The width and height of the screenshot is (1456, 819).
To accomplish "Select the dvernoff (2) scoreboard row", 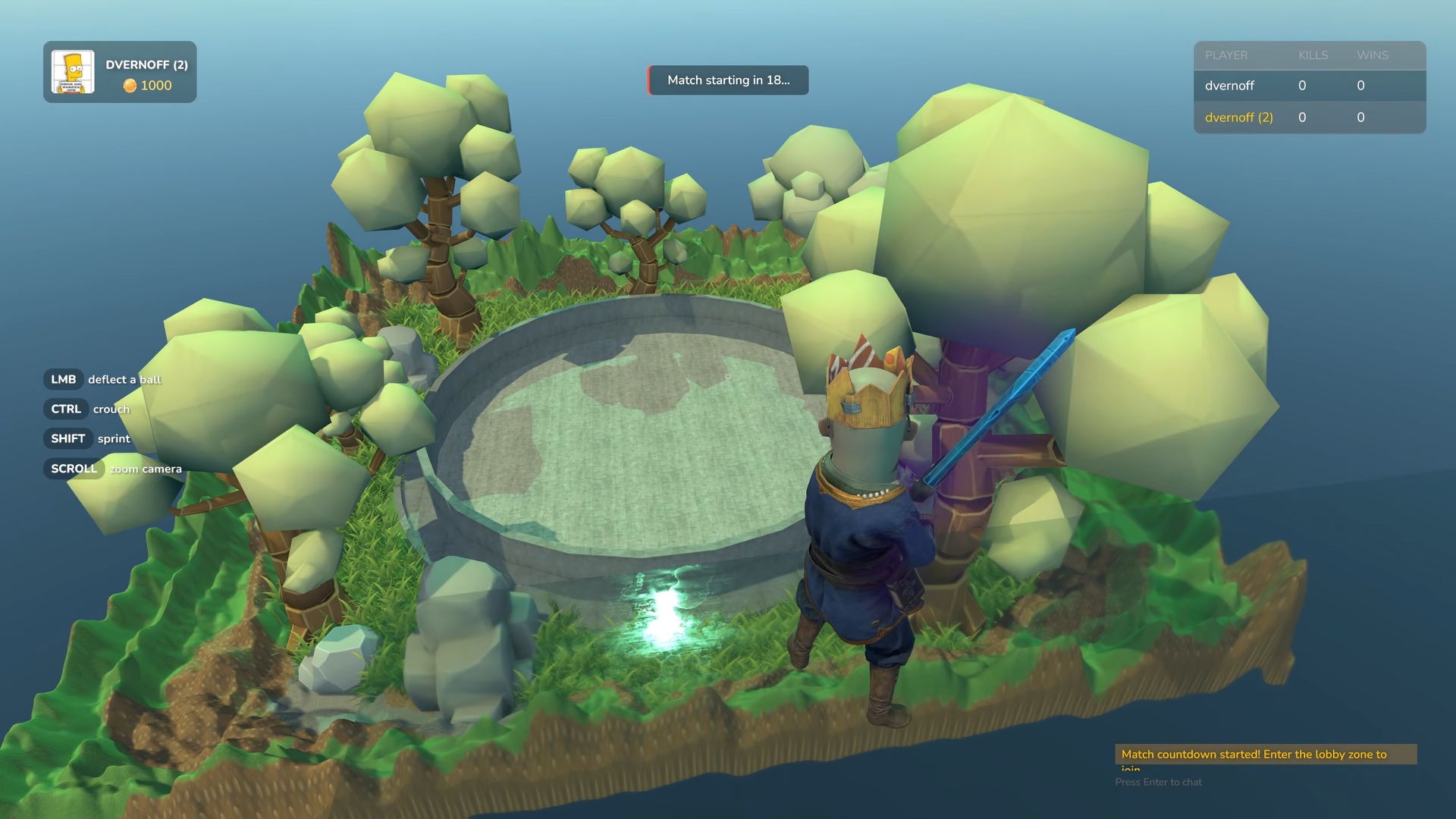I will (x=1309, y=118).
